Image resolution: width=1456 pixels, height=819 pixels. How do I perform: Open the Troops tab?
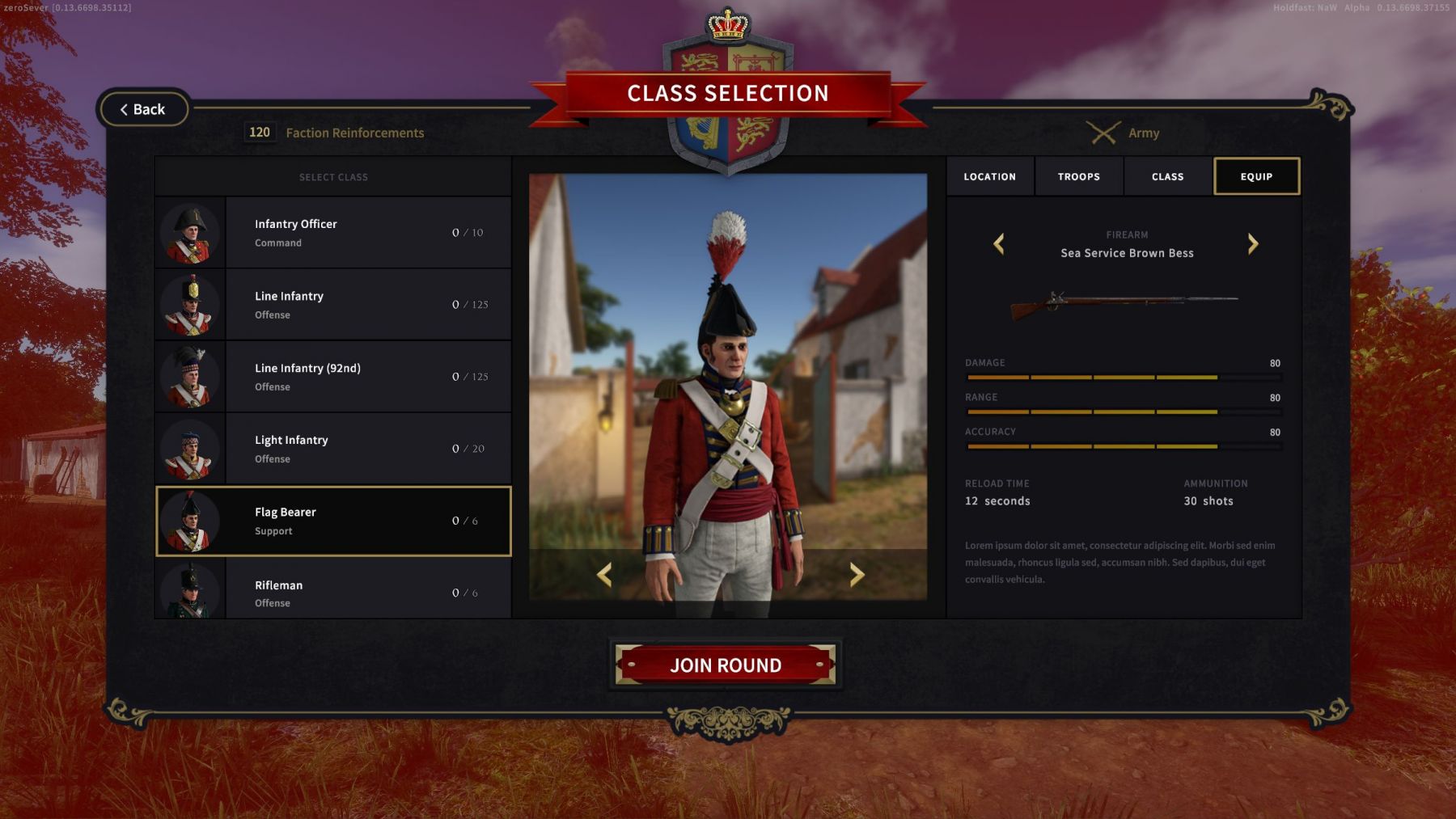pyautogui.click(x=1078, y=176)
